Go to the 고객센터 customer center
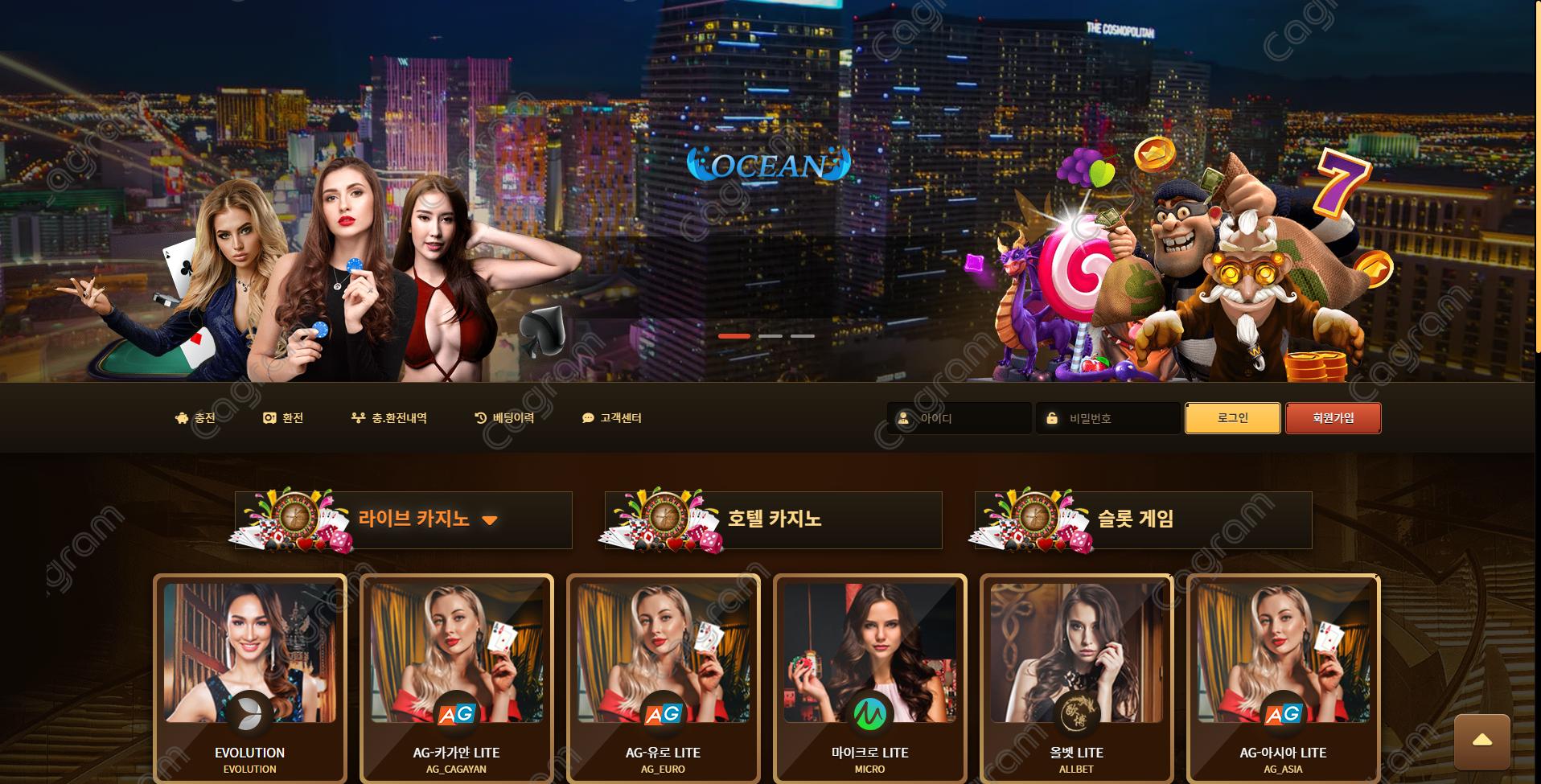The image size is (1541, 784). tap(611, 418)
